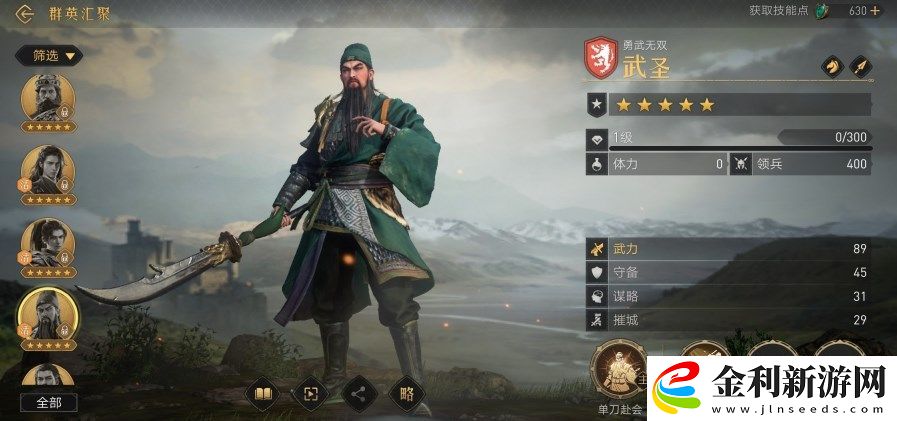Viewport: 897px width, 421px height.
Task: Toggle the fullscreen view frame icon
Action: tap(310, 394)
